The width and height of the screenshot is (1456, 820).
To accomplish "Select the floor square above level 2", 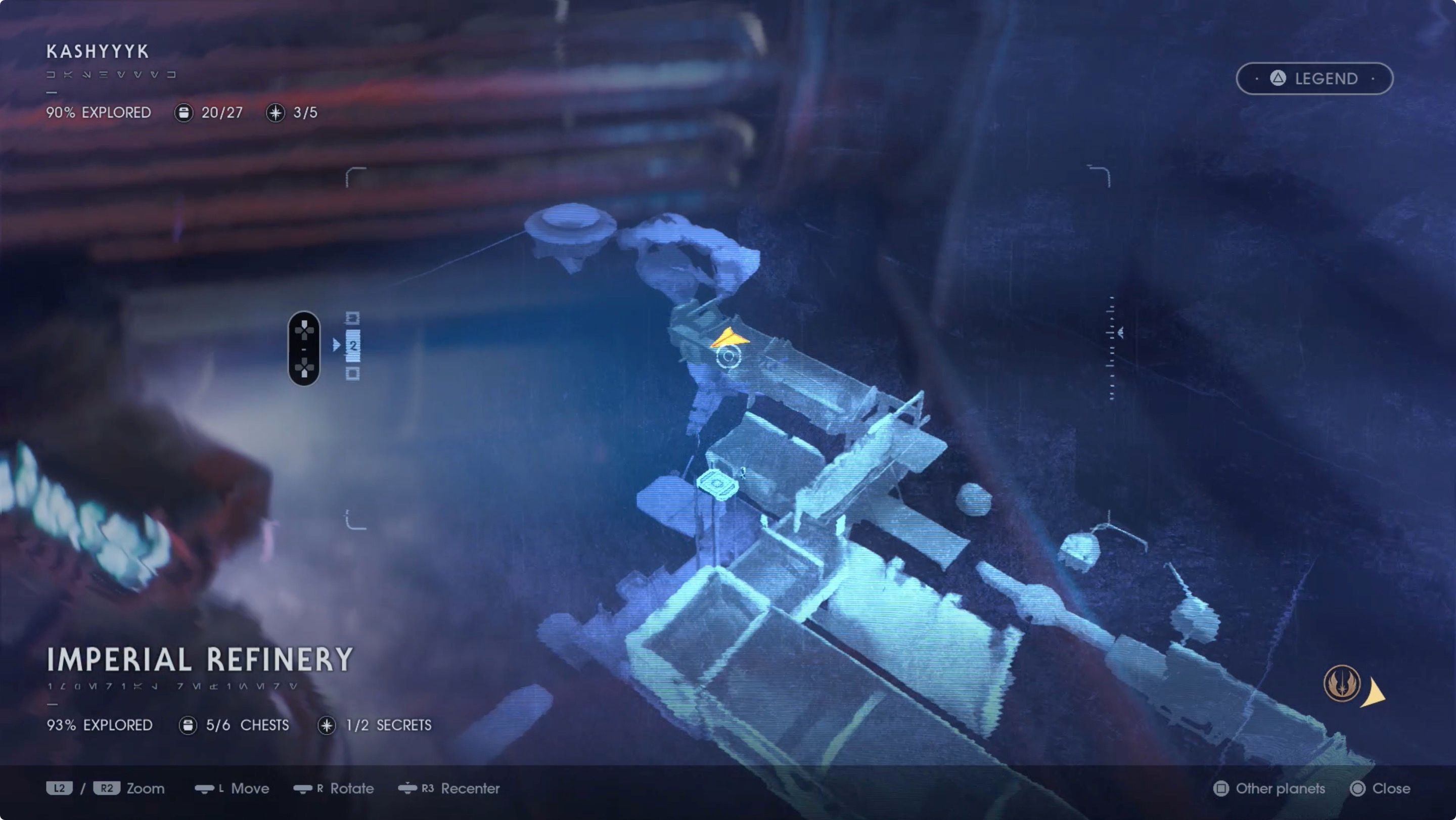I will click(x=353, y=318).
